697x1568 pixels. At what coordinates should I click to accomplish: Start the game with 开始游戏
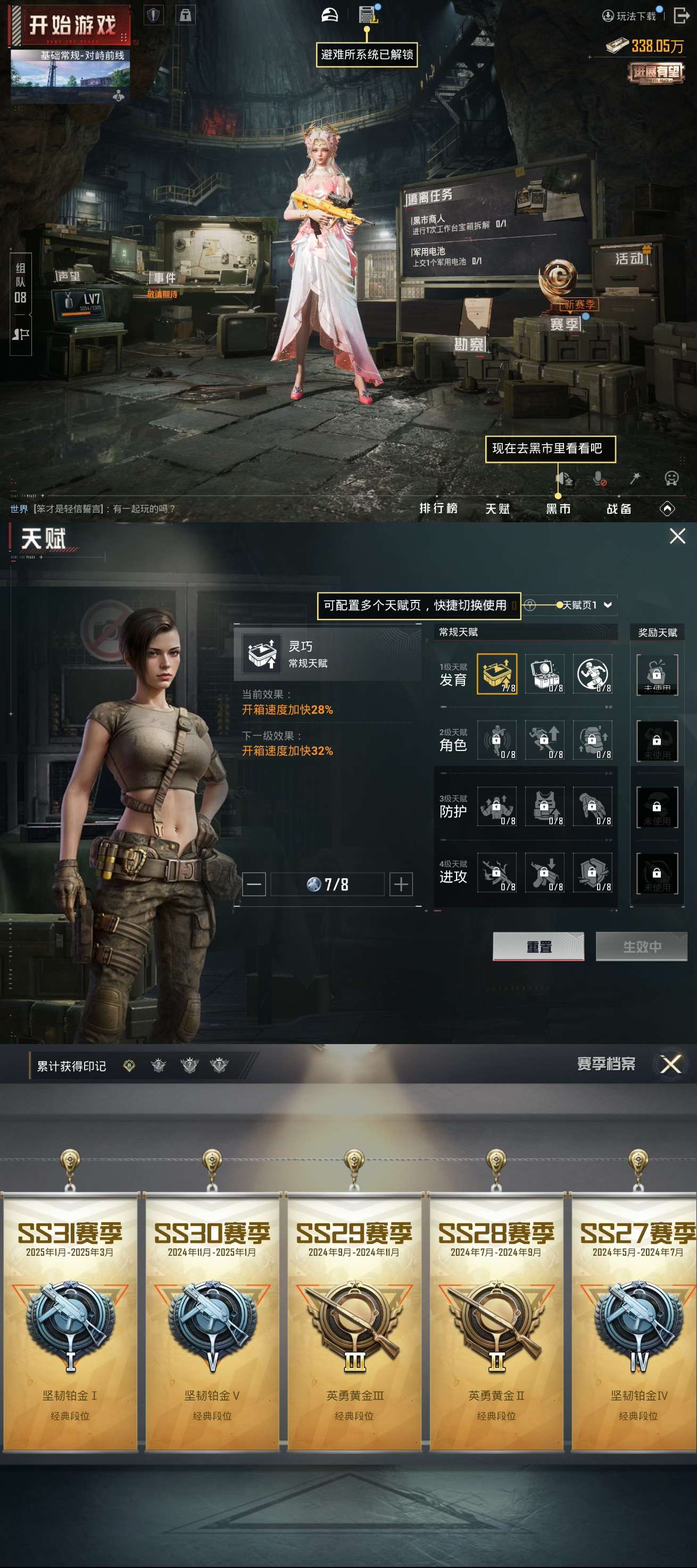pos(70,26)
